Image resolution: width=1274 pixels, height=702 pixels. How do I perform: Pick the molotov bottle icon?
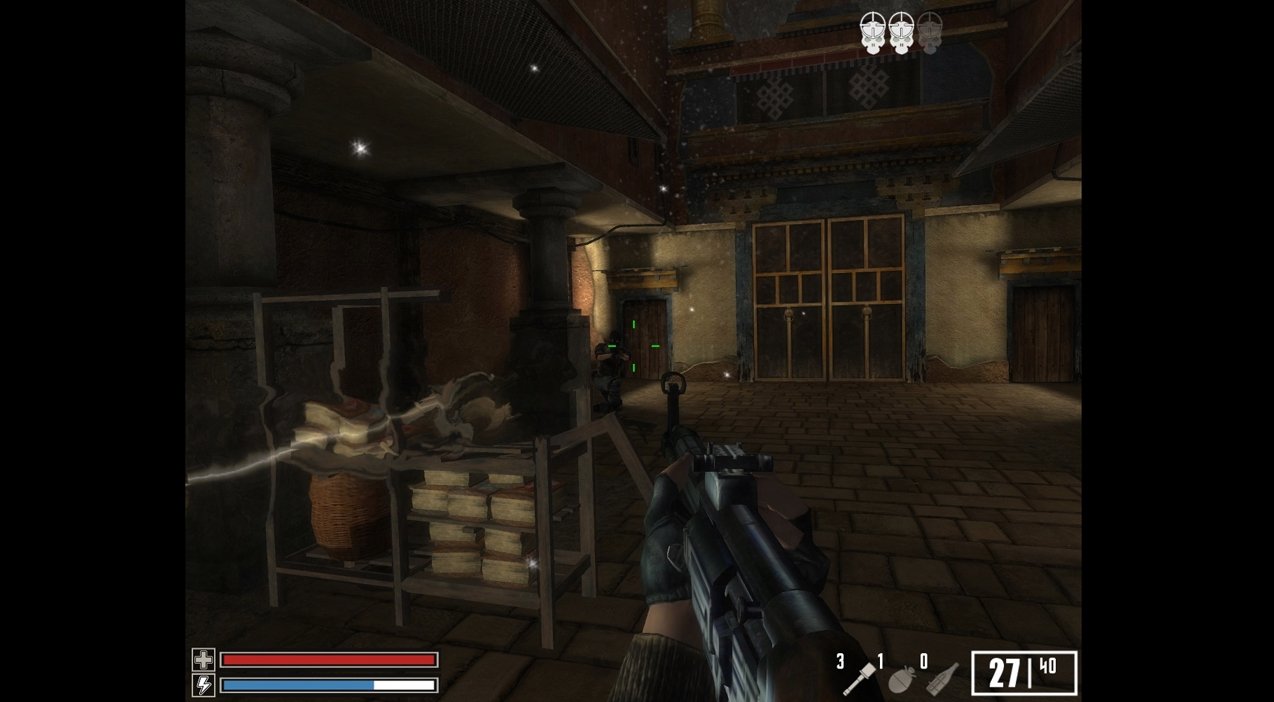click(x=940, y=679)
